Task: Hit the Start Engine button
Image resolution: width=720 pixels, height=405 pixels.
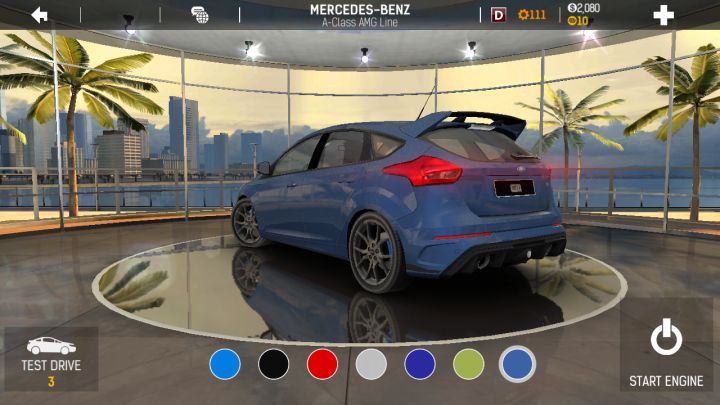Action: click(666, 353)
